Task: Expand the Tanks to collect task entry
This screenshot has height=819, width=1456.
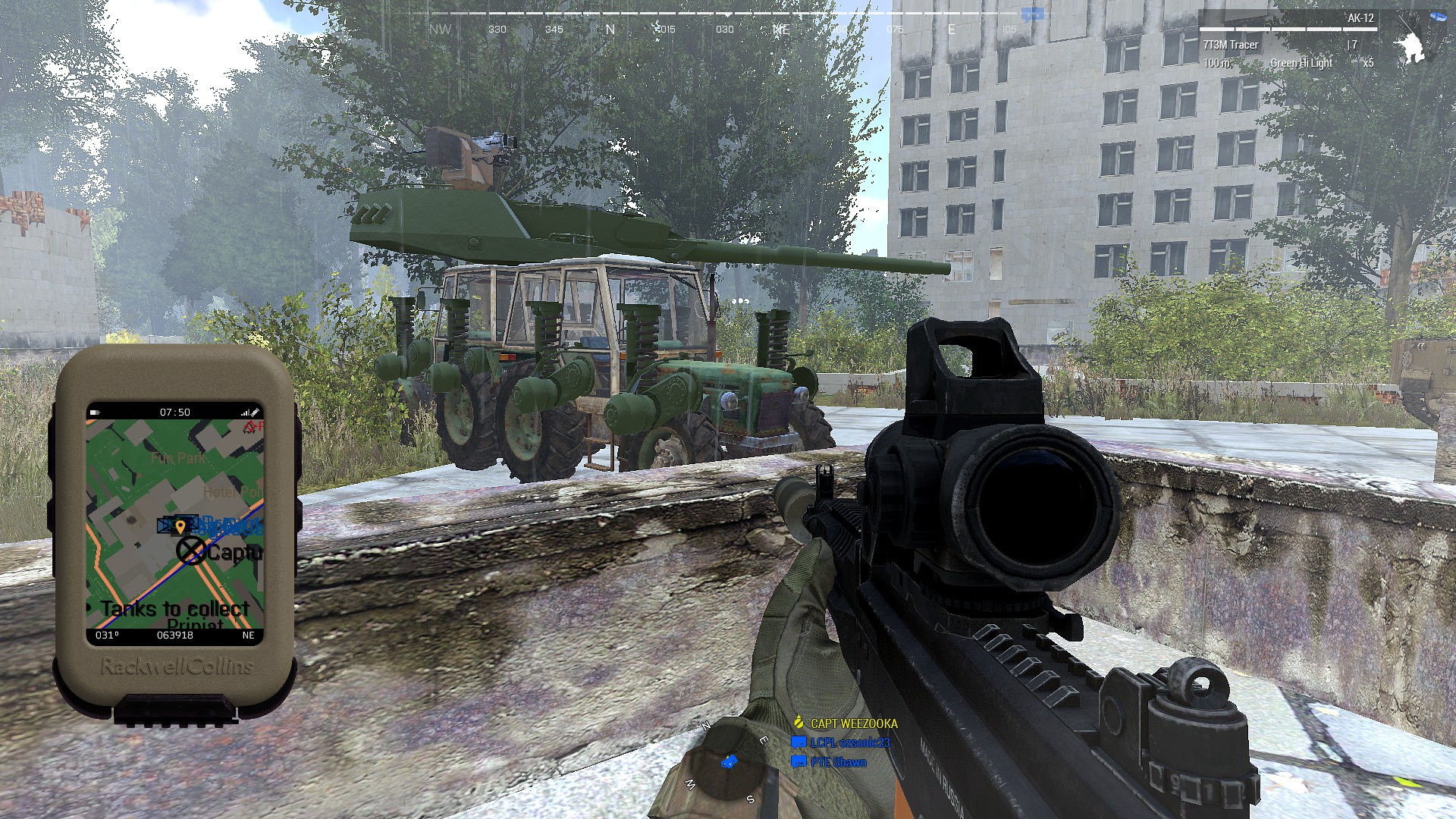Action: coord(174,608)
